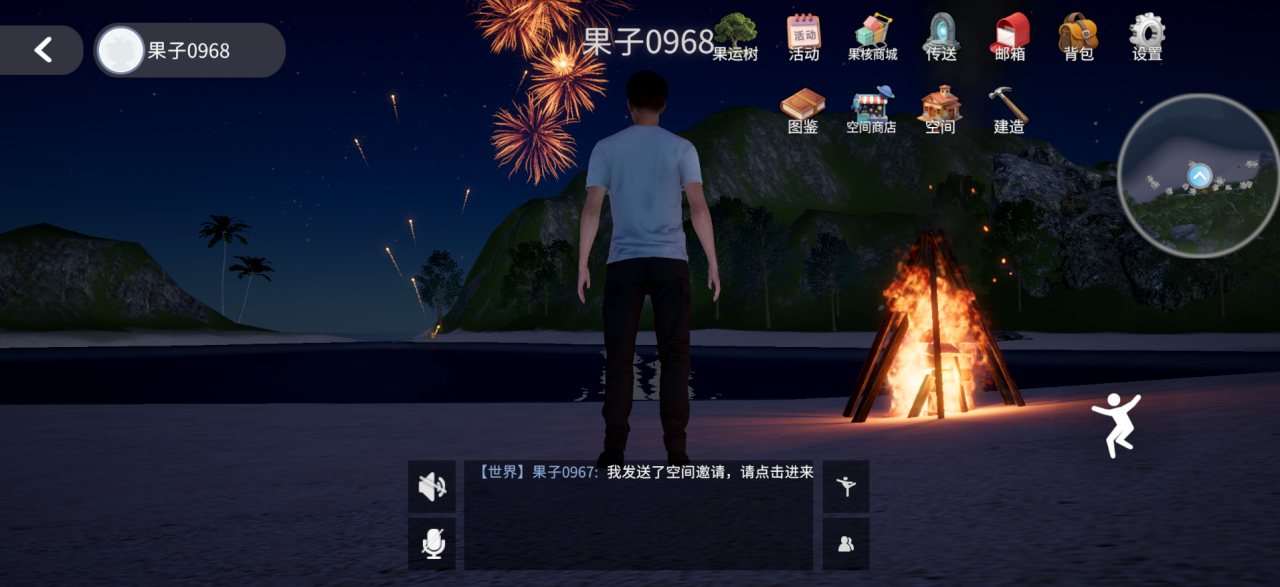Open the 图鉴 encyclopedia book
Image resolution: width=1280 pixels, height=587 pixels.
803,110
